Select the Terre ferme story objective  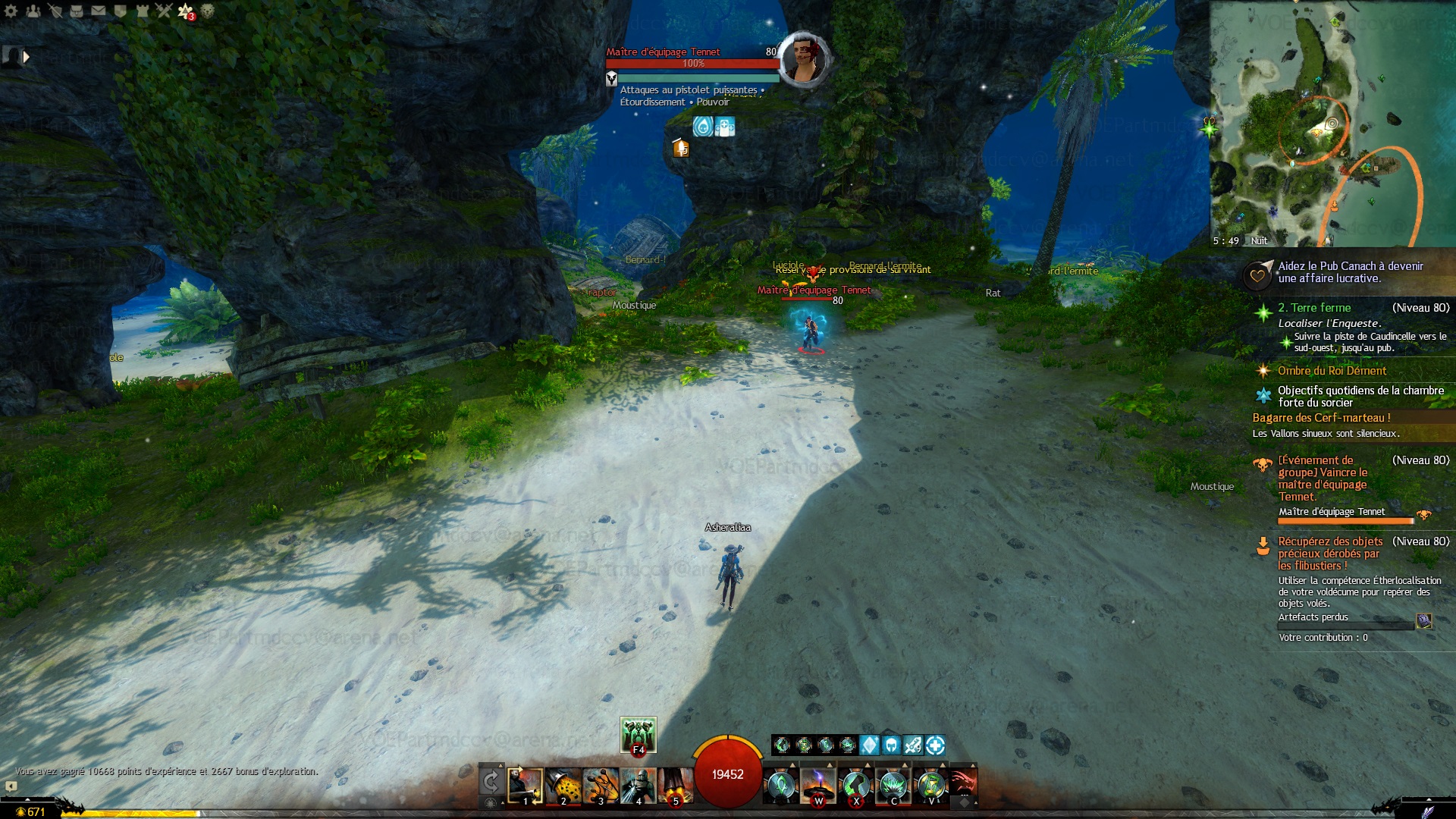(1314, 308)
